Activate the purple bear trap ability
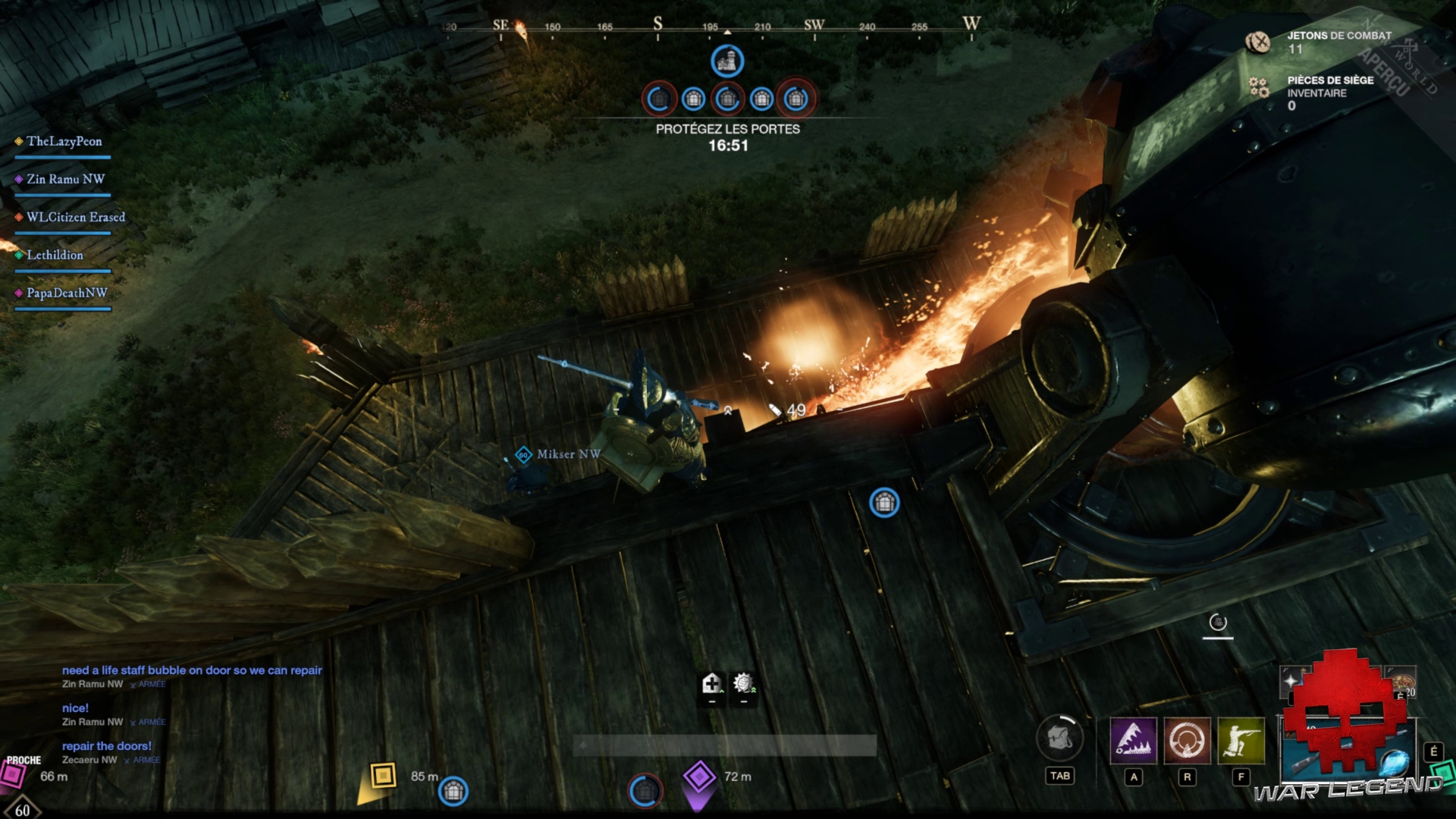This screenshot has width=1456, height=819. (1133, 740)
